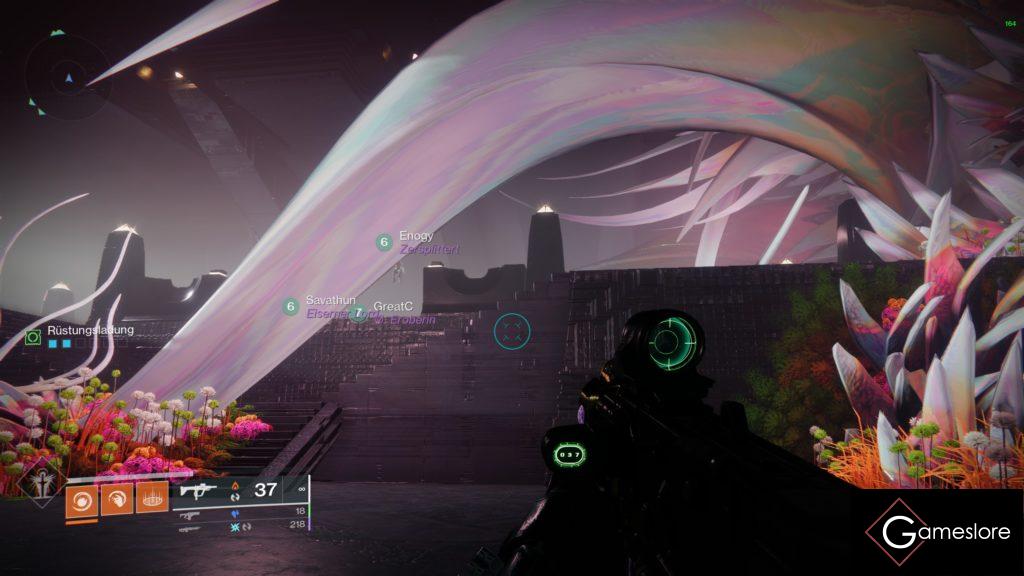Image resolution: width=1024 pixels, height=576 pixels.
Task: Activate the swirl grenade ability icon
Action: [81, 498]
